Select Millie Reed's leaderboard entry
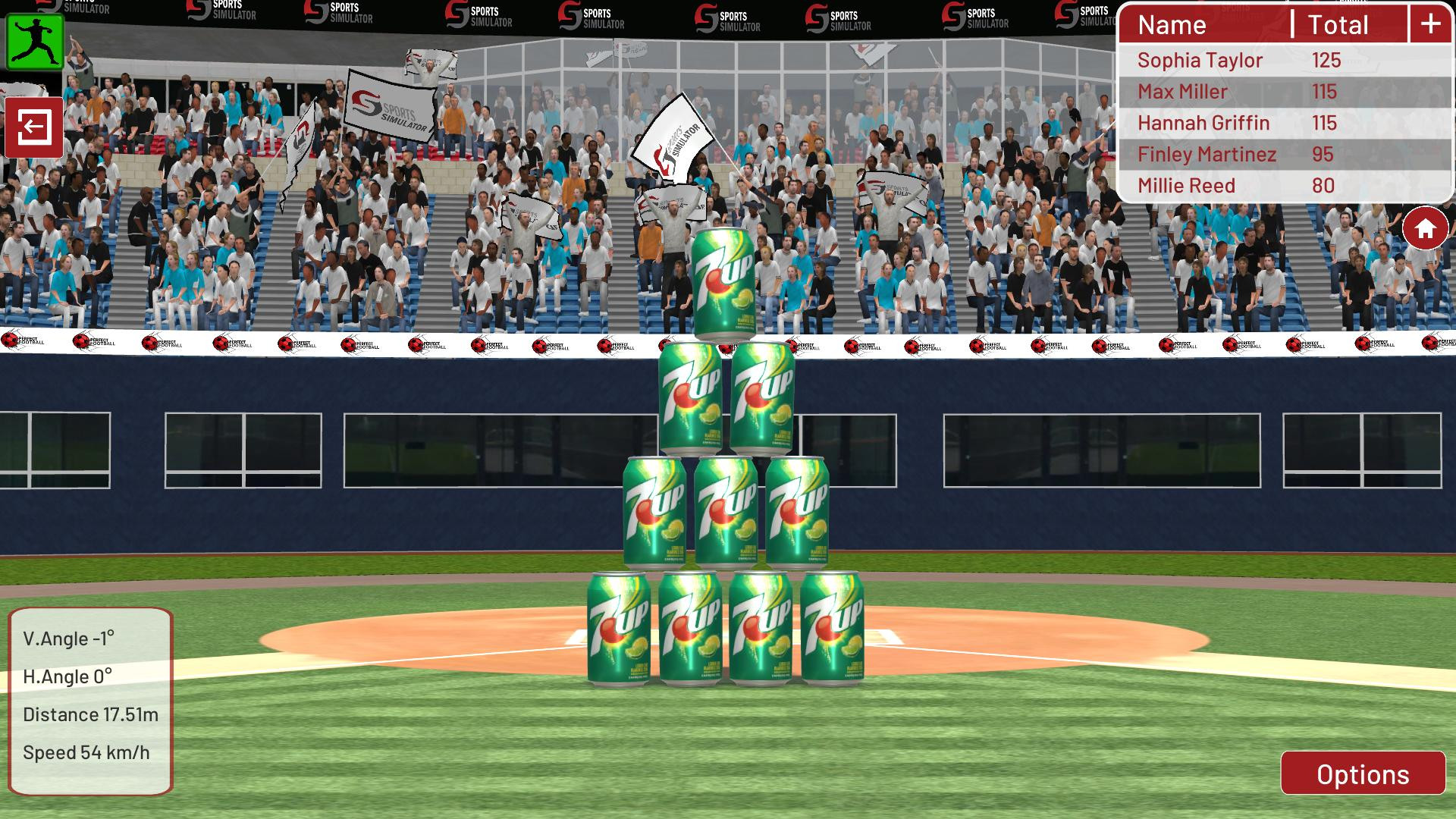Viewport: 1456px width, 819px height. coord(1187,186)
